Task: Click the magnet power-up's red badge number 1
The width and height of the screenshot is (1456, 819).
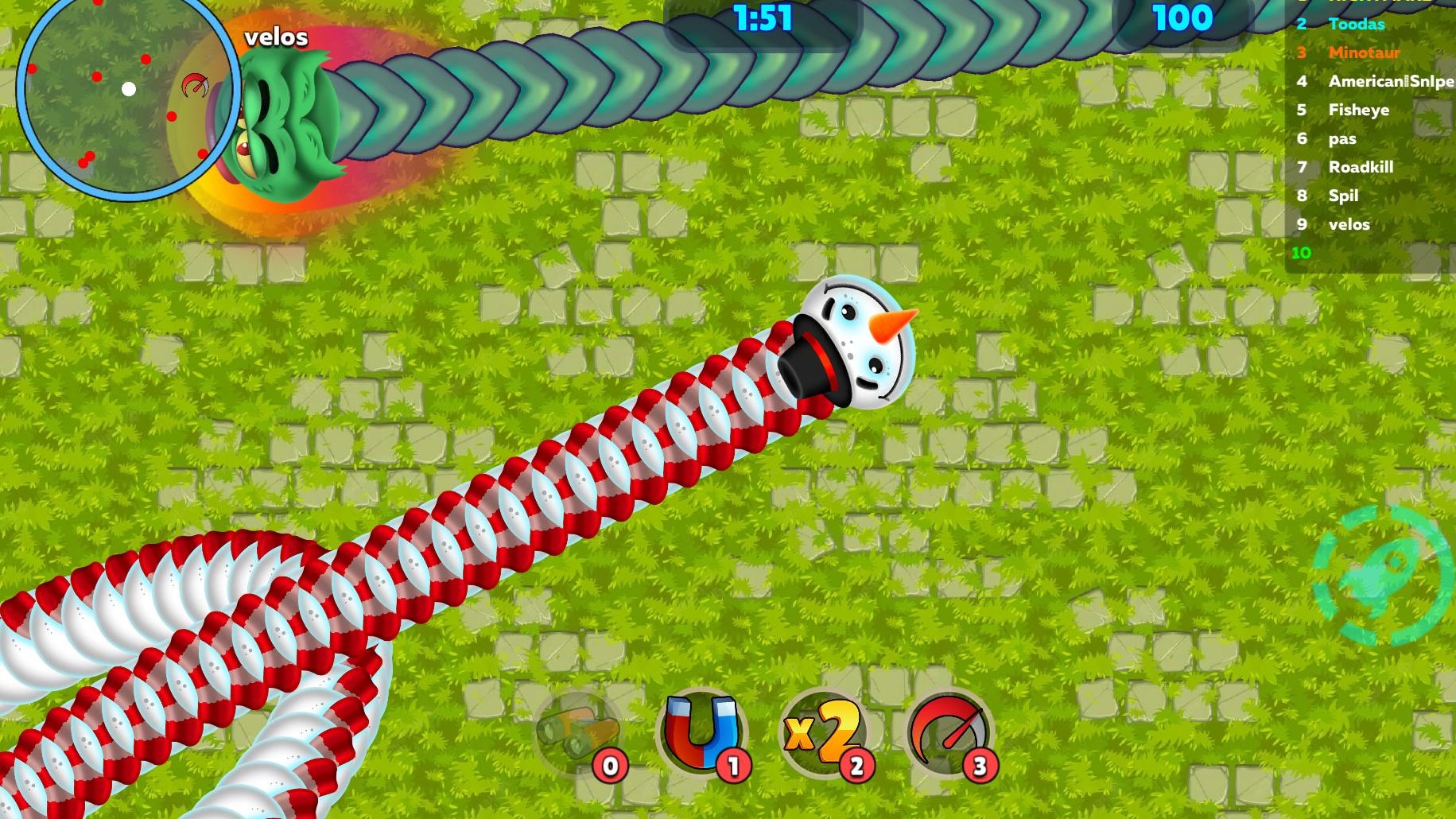Action: (733, 767)
